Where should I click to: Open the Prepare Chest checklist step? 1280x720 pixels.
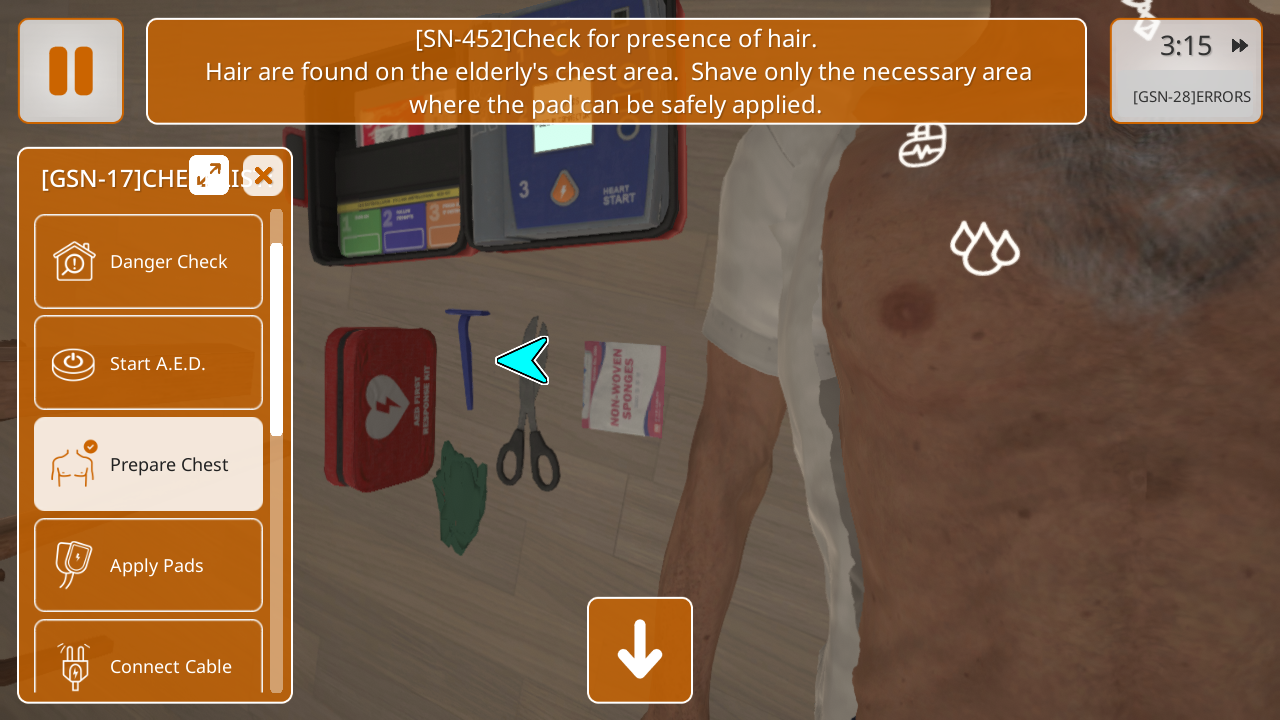point(148,464)
